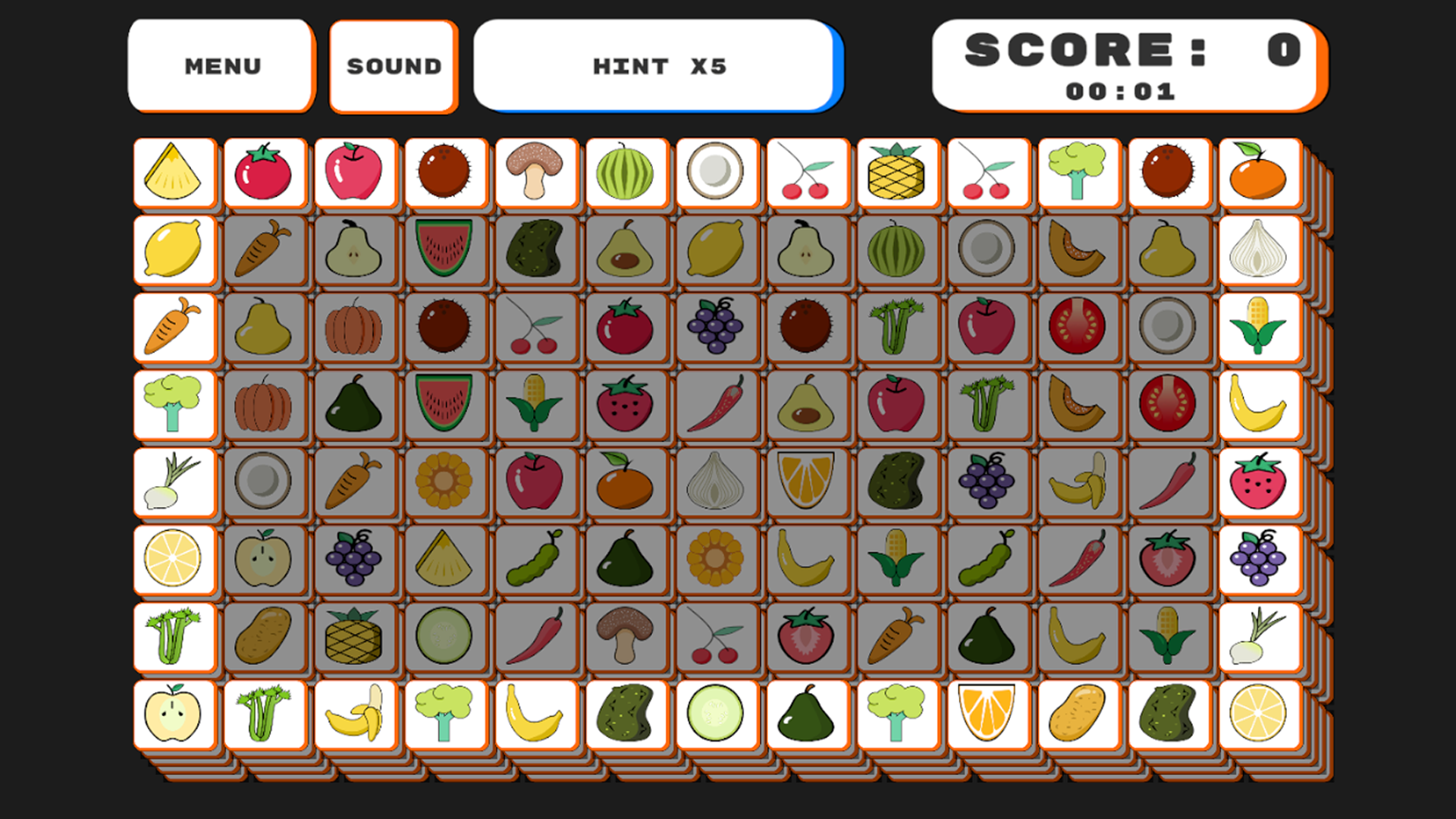Open the game MENU
This screenshot has height=819, width=1456.
pos(221,64)
